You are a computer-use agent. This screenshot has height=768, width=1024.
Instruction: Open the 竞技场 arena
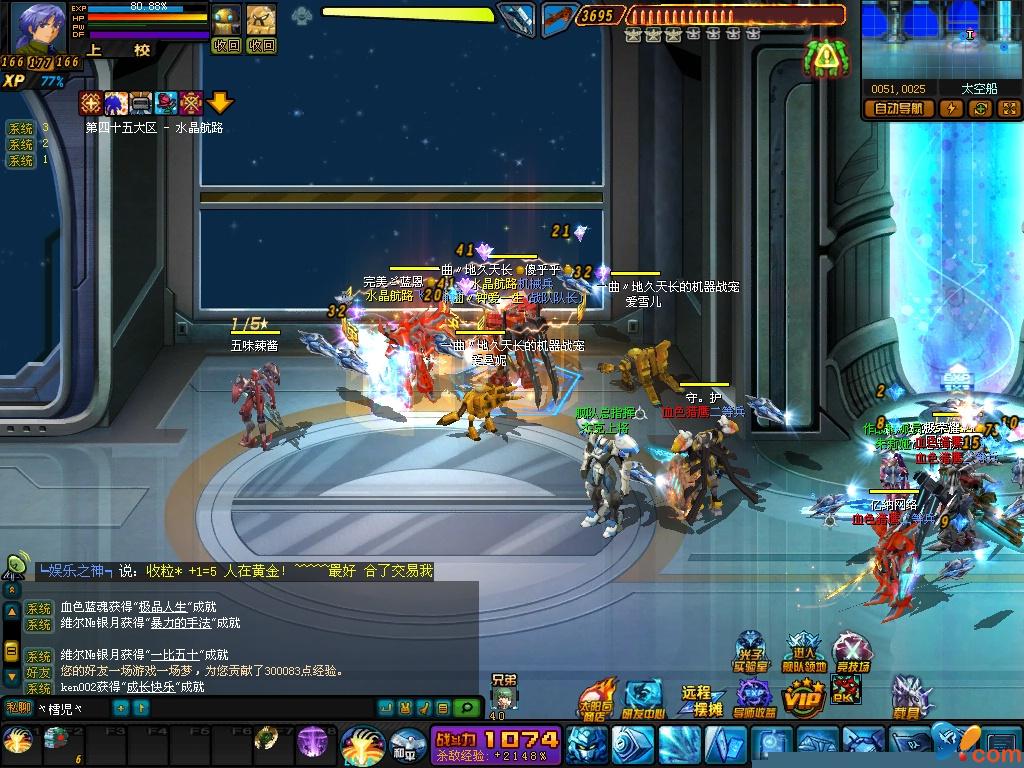852,652
